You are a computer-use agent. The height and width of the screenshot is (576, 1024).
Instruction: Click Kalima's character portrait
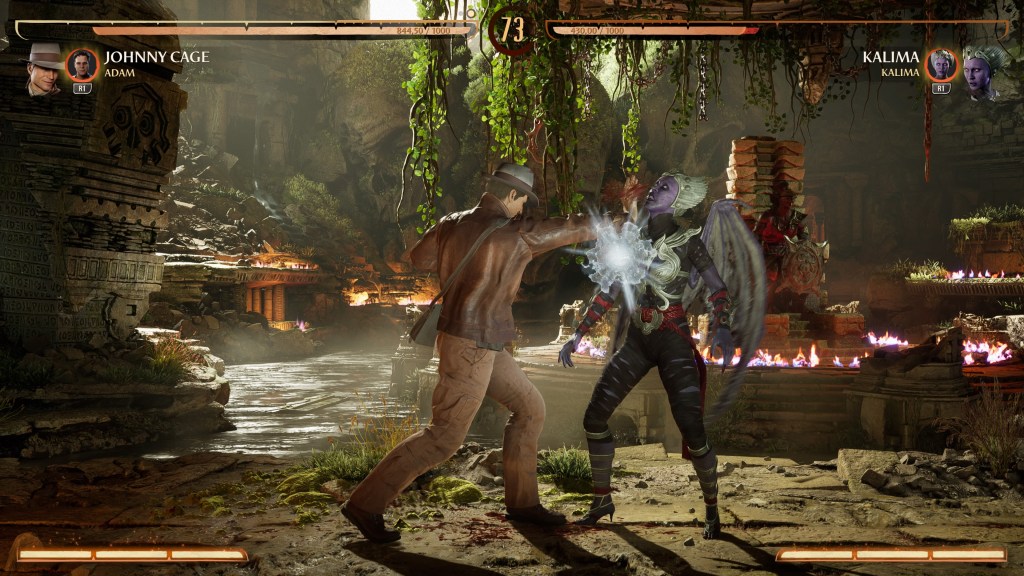pyautogui.click(x=982, y=71)
